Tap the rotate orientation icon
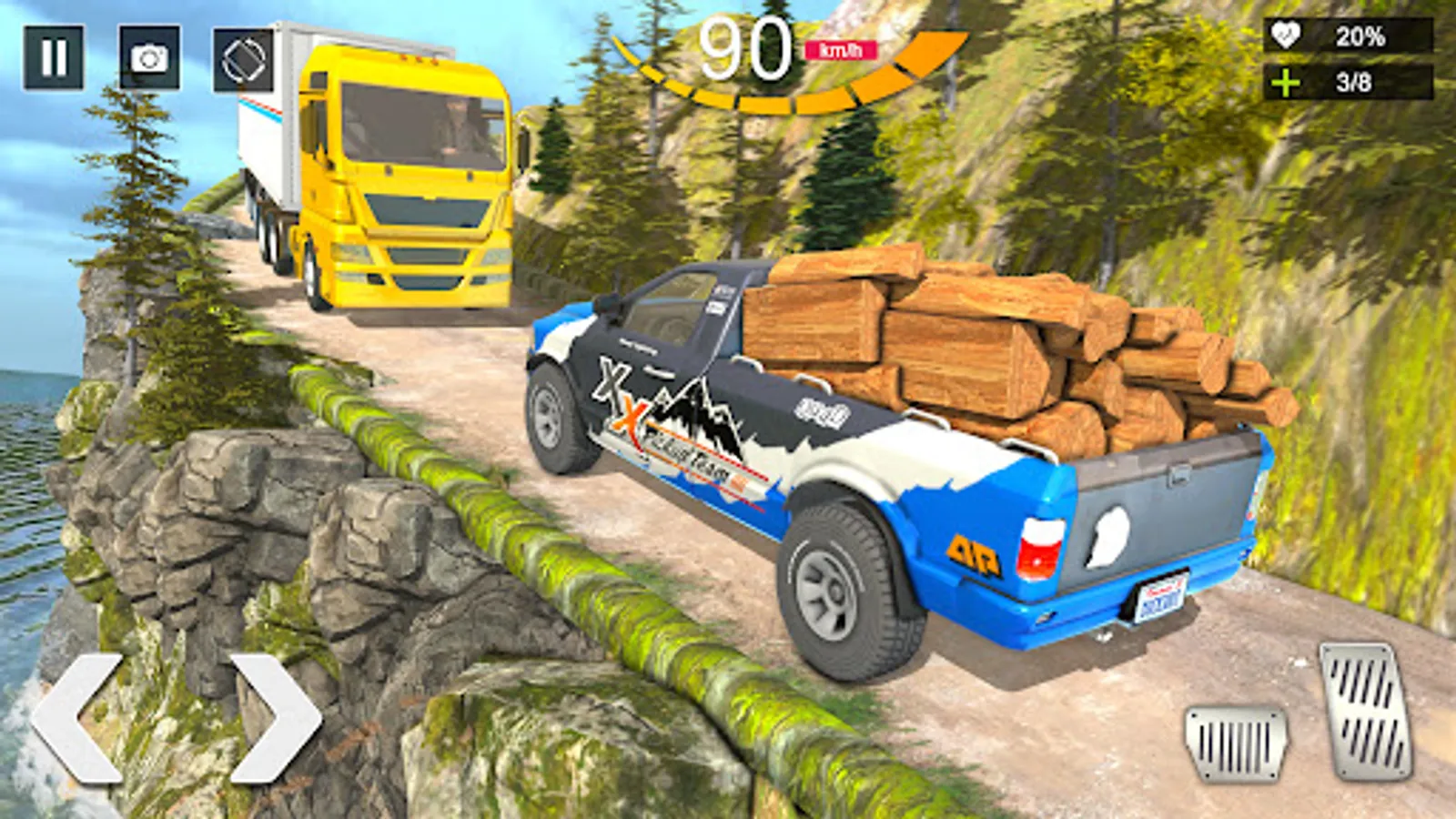The image size is (1456, 819). pyautogui.click(x=243, y=60)
